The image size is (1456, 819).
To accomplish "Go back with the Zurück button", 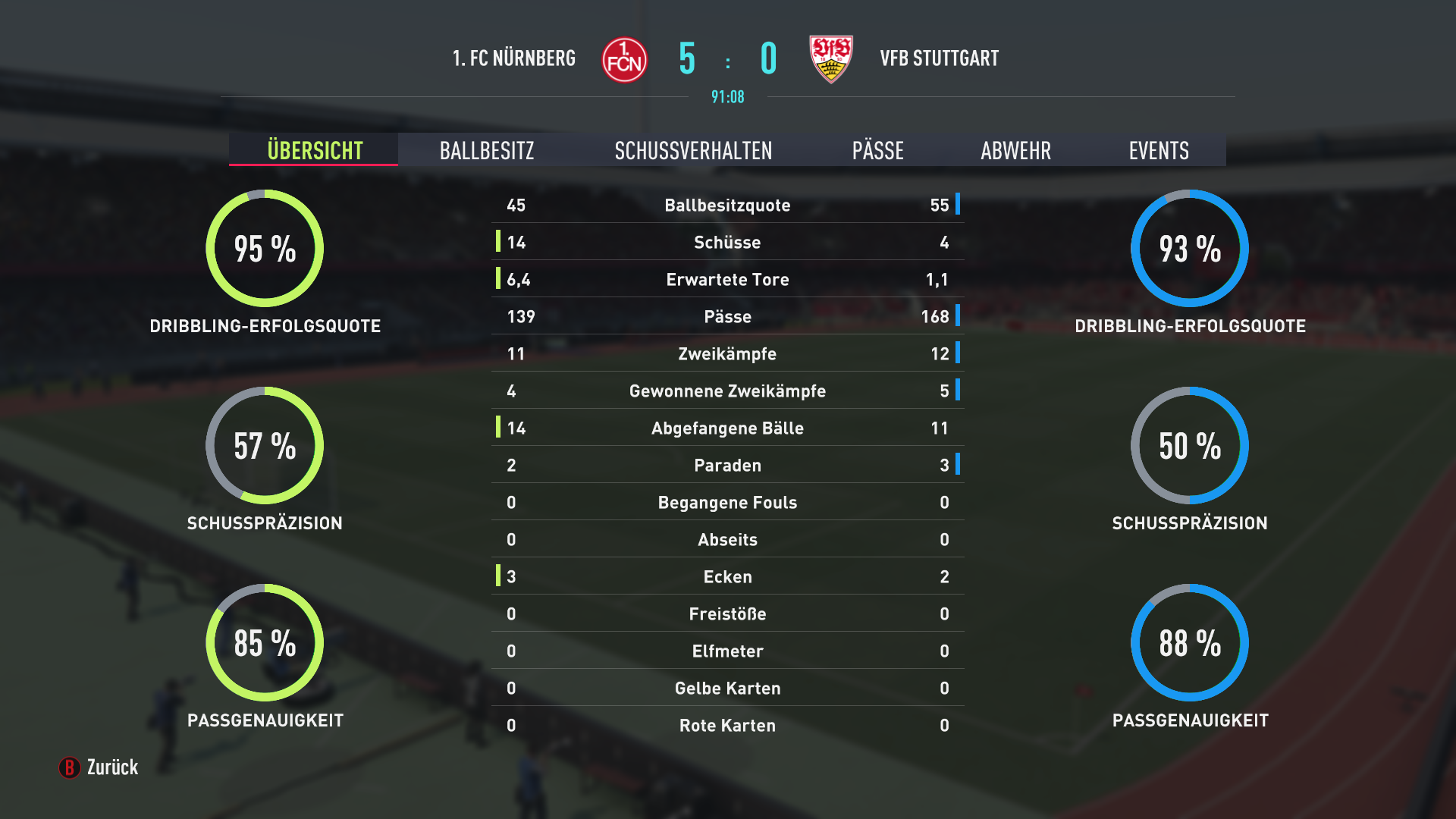I will 99,767.
